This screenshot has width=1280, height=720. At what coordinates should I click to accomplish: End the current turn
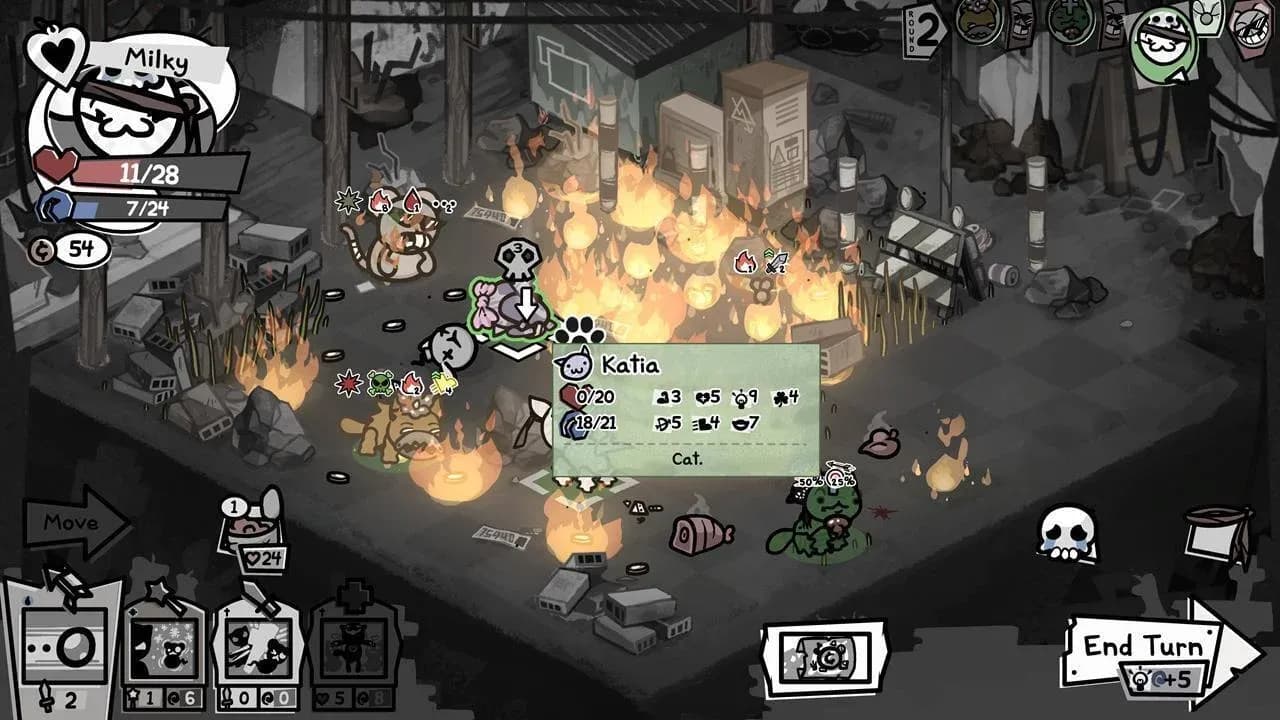1150,648
